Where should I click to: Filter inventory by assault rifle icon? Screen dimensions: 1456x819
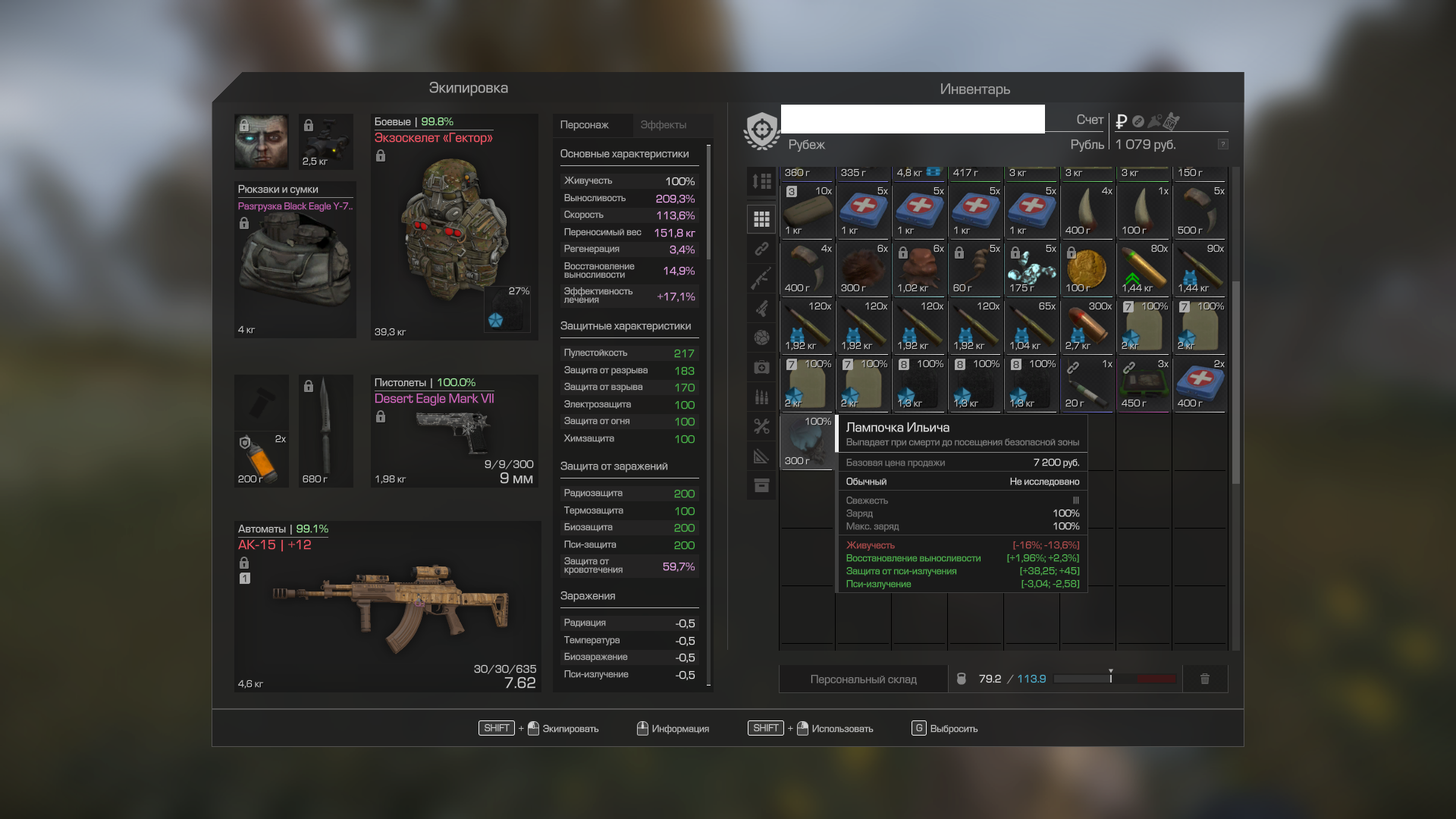pos(761,278)
